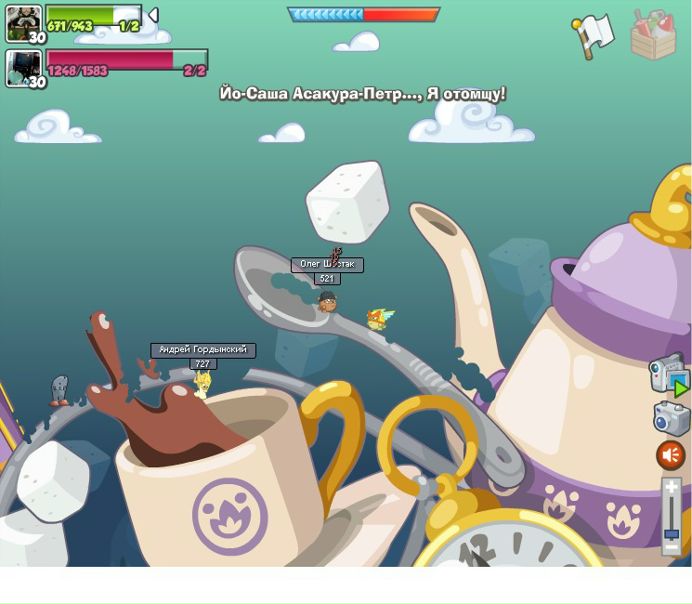The width and height of the screenshot is (692, 604).
Task: Increase volume with the plus button
Action: coord(672,487)
